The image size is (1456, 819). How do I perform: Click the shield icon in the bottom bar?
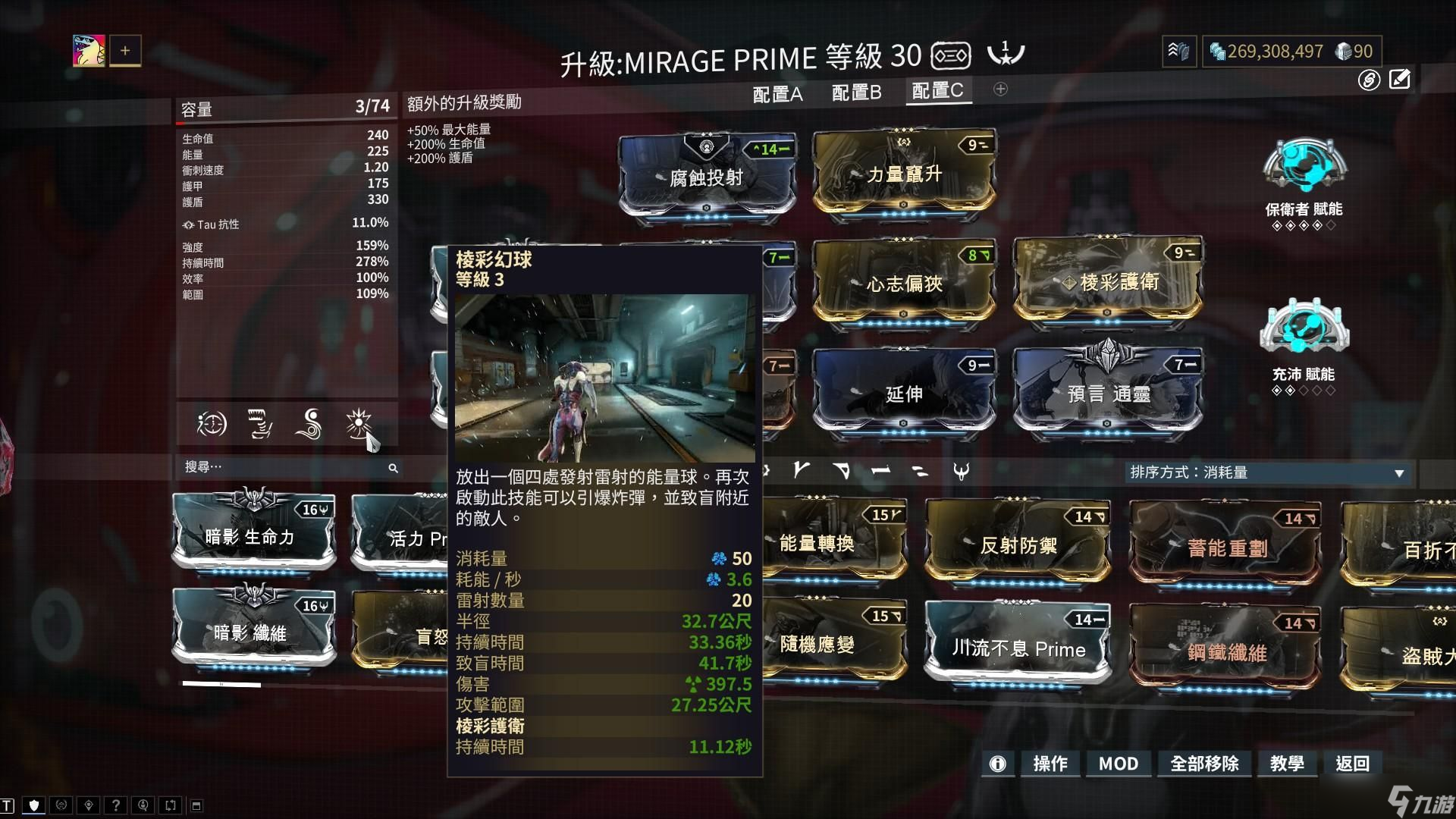click(34, 805)
